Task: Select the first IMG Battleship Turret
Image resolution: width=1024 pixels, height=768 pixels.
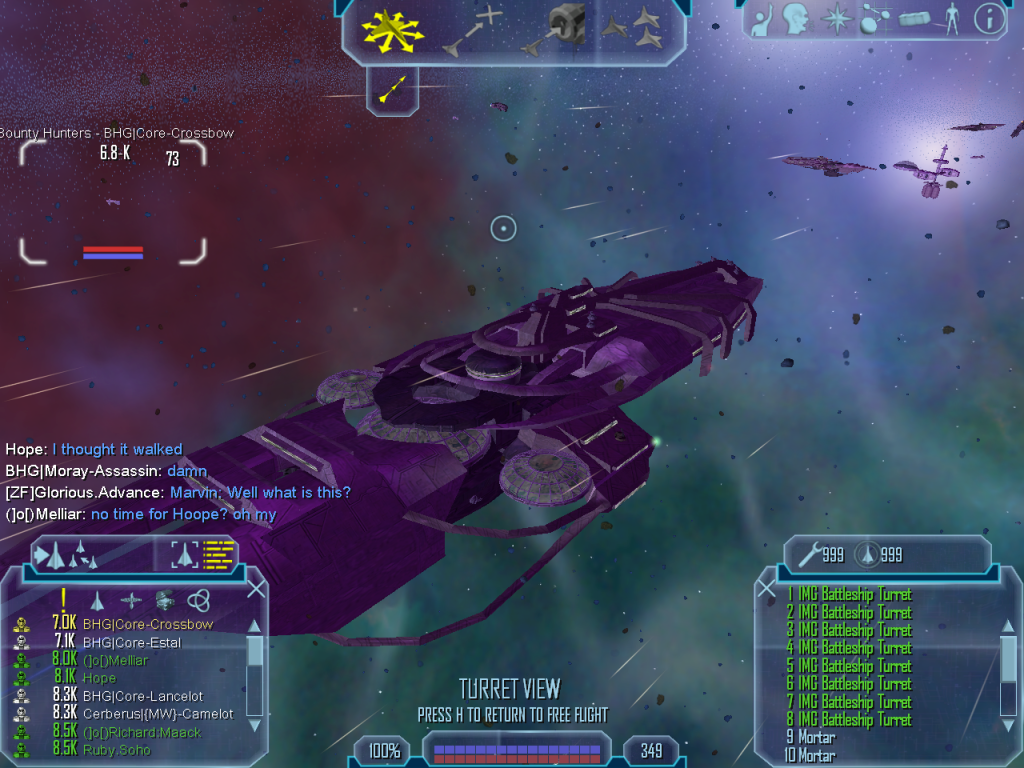Action: coord(854,594)
